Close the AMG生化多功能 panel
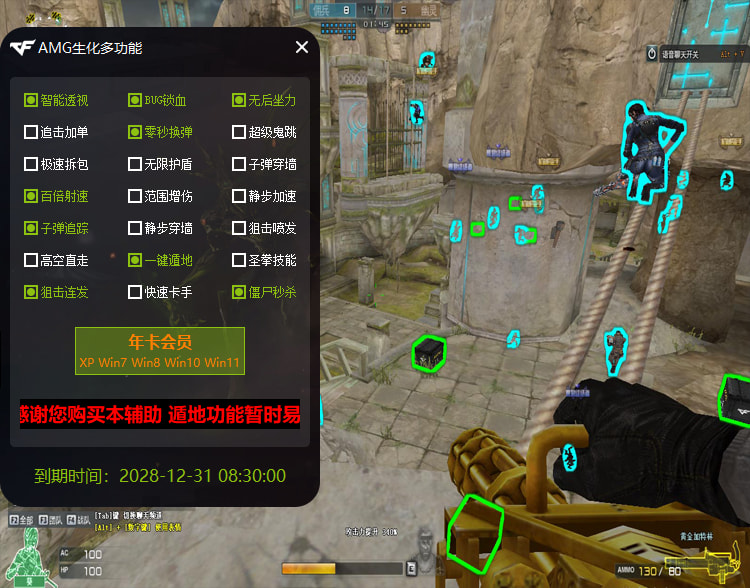Screen dimensions: 750x588 click(302, 47)
